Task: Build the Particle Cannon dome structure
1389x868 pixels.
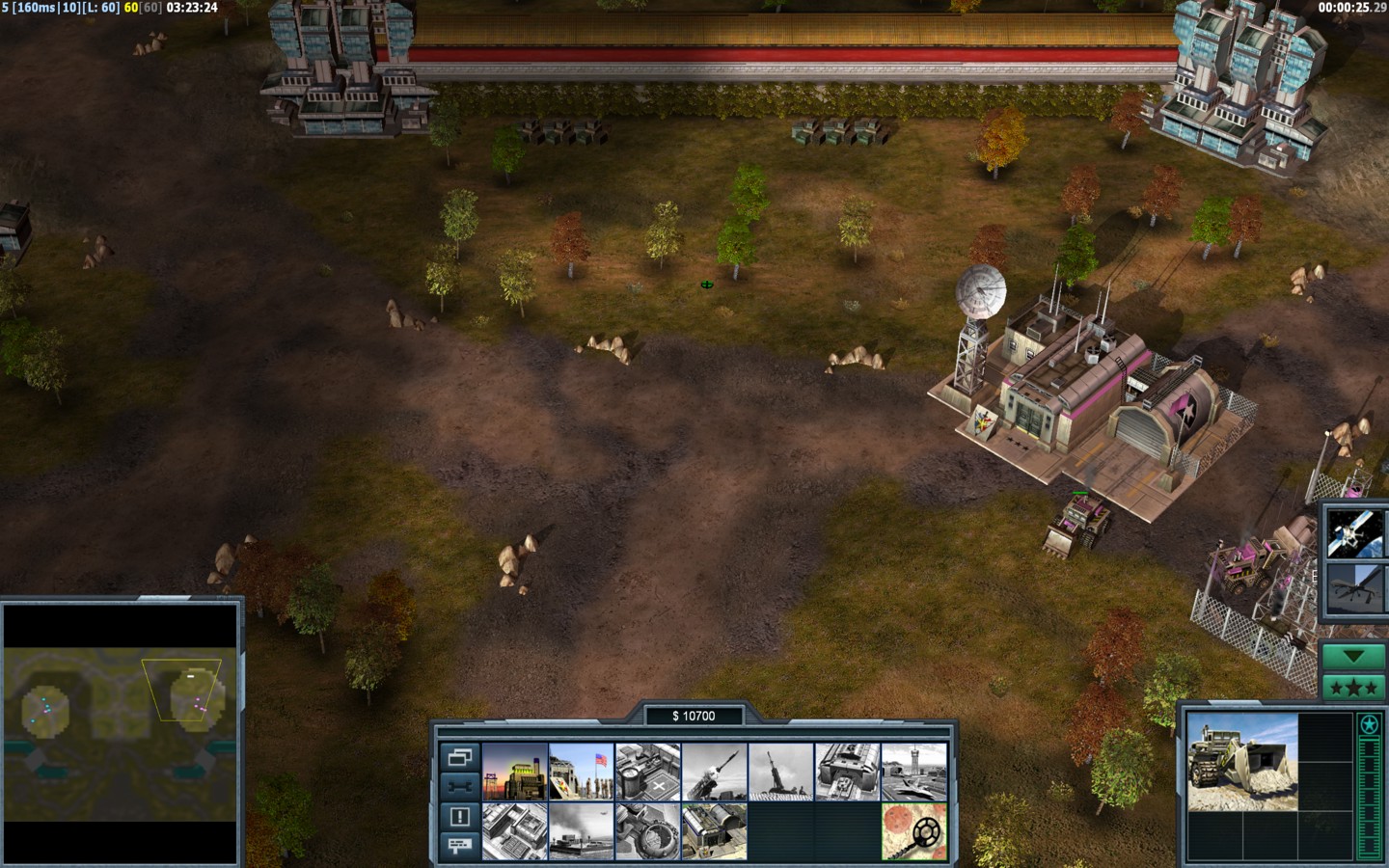Action: click(647, 831)
